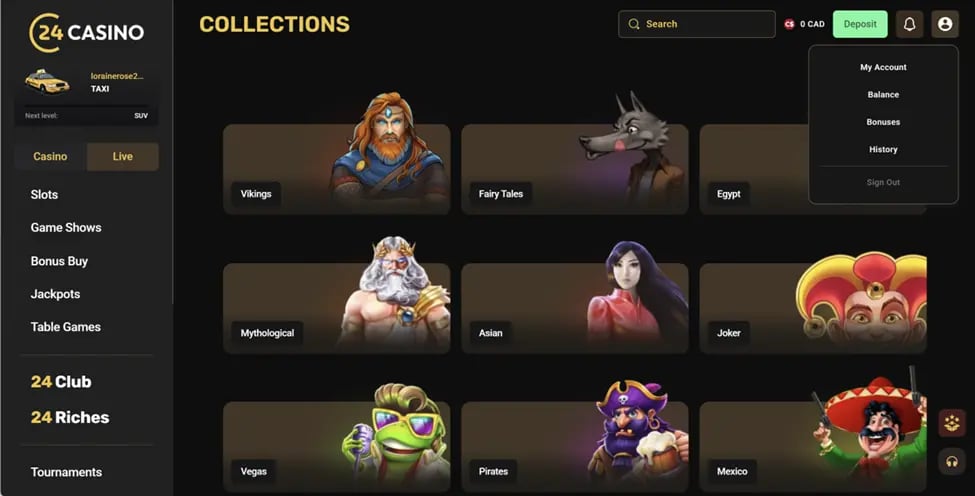975x496 pixels.
Task: Select Bonuses in the account menu
Action: [883, 122]
